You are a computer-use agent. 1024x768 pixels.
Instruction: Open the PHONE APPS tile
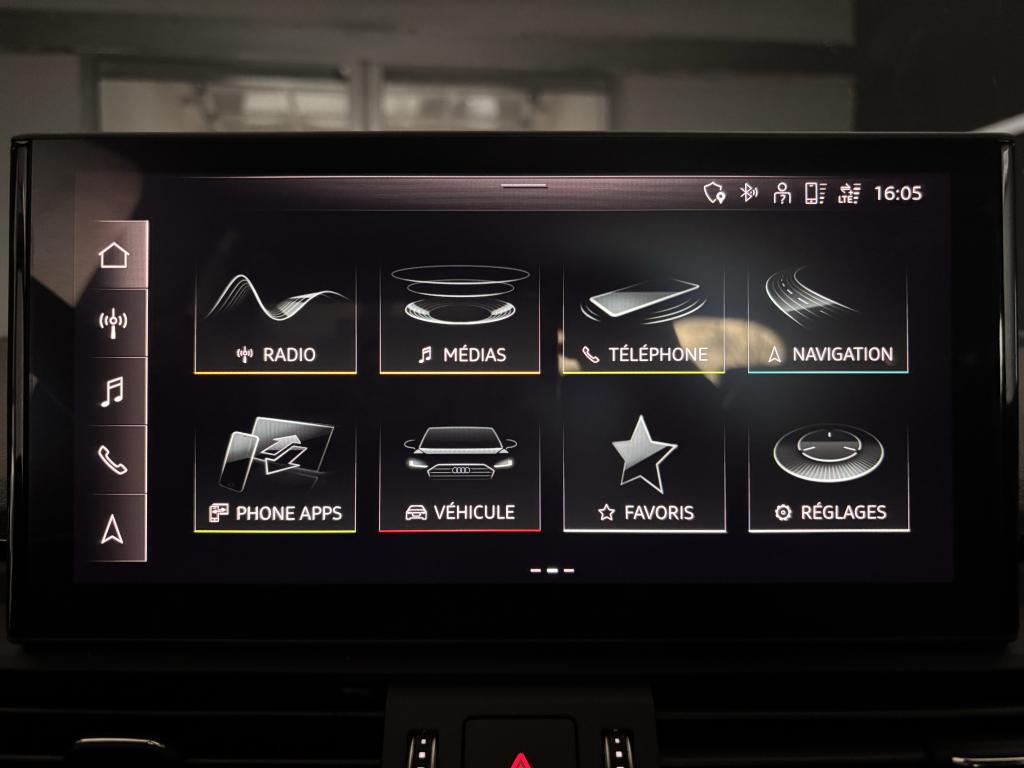click(275, 477)
